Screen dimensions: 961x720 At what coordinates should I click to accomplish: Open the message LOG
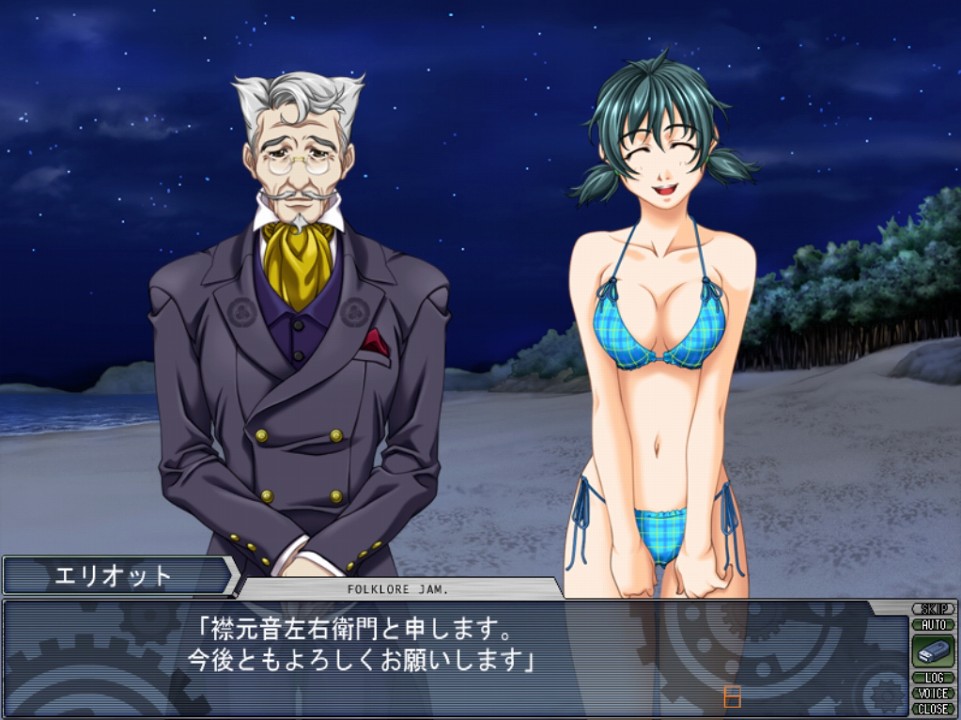pos(932,678)
